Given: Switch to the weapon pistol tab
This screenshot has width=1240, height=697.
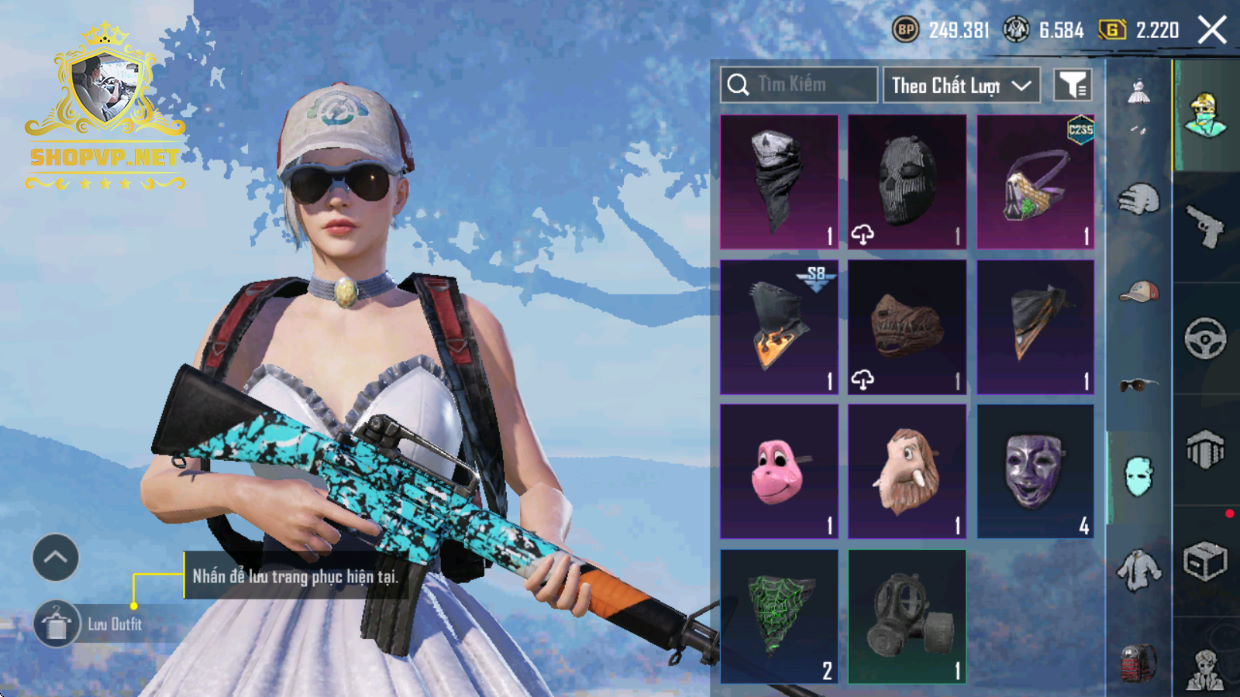Looking at the screenshot, I should [x=1205, y=227].
